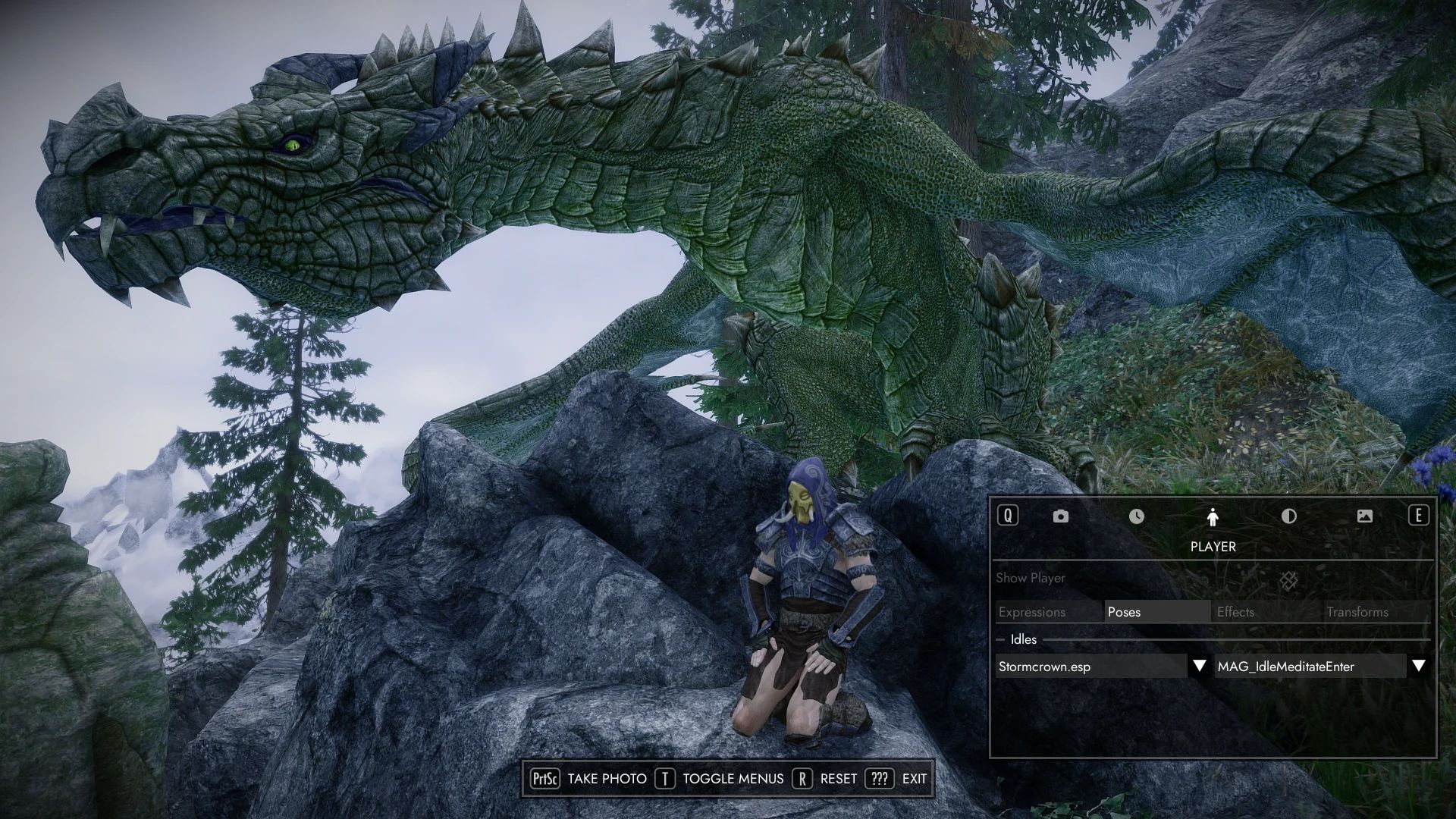
Task: Open the half-circle filters tab
Action: click(1288, 516)
